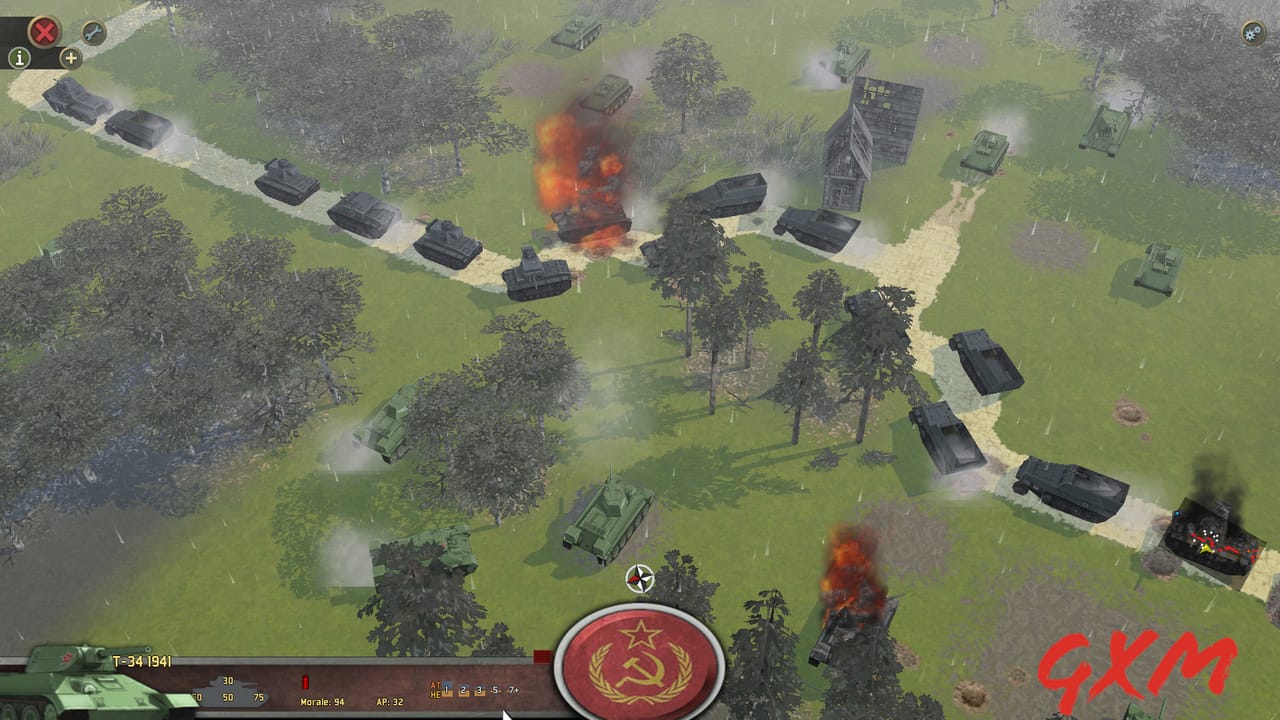Select range band 2

(464, 690)
